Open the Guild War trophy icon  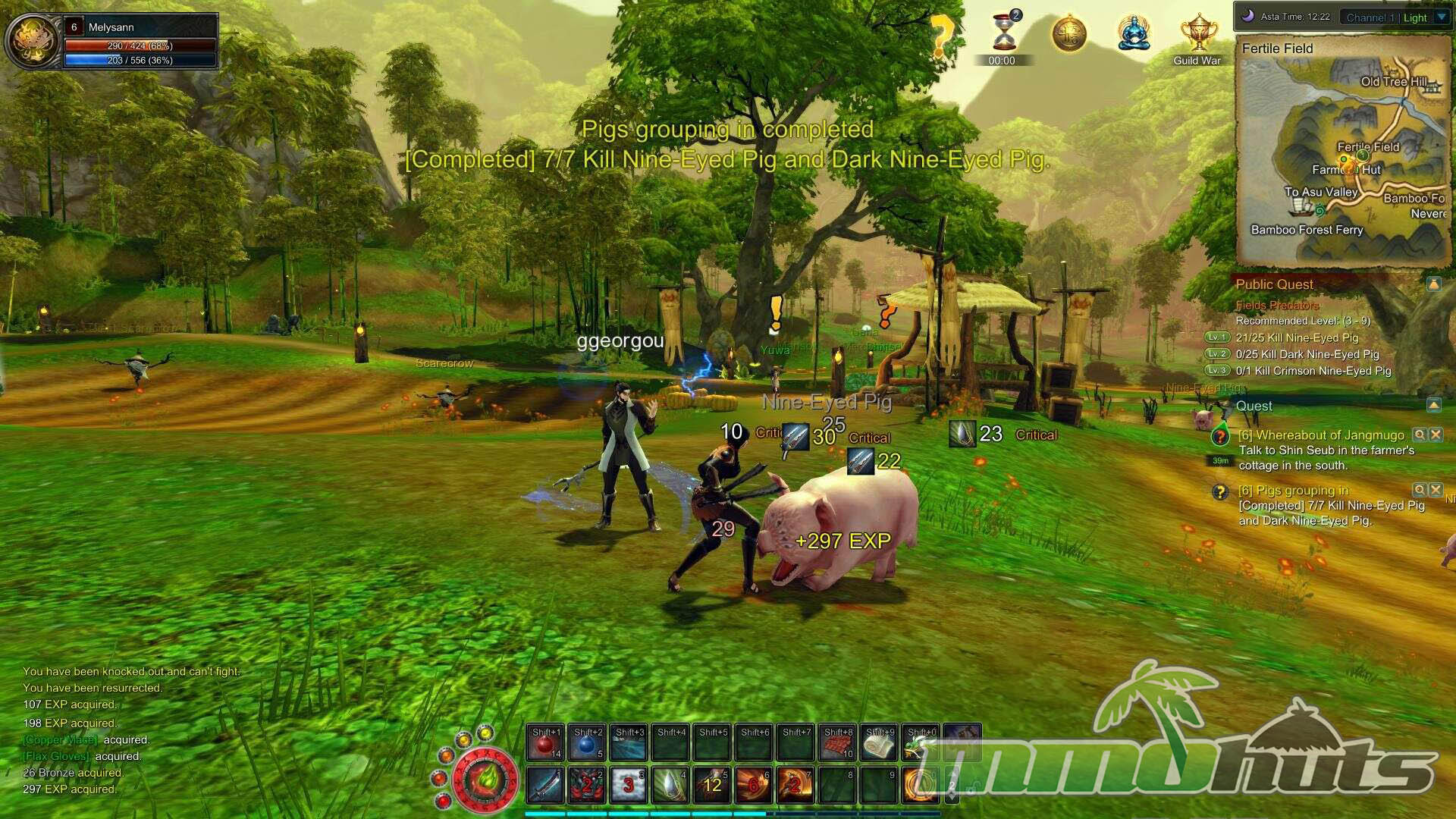coord(1198,34)
